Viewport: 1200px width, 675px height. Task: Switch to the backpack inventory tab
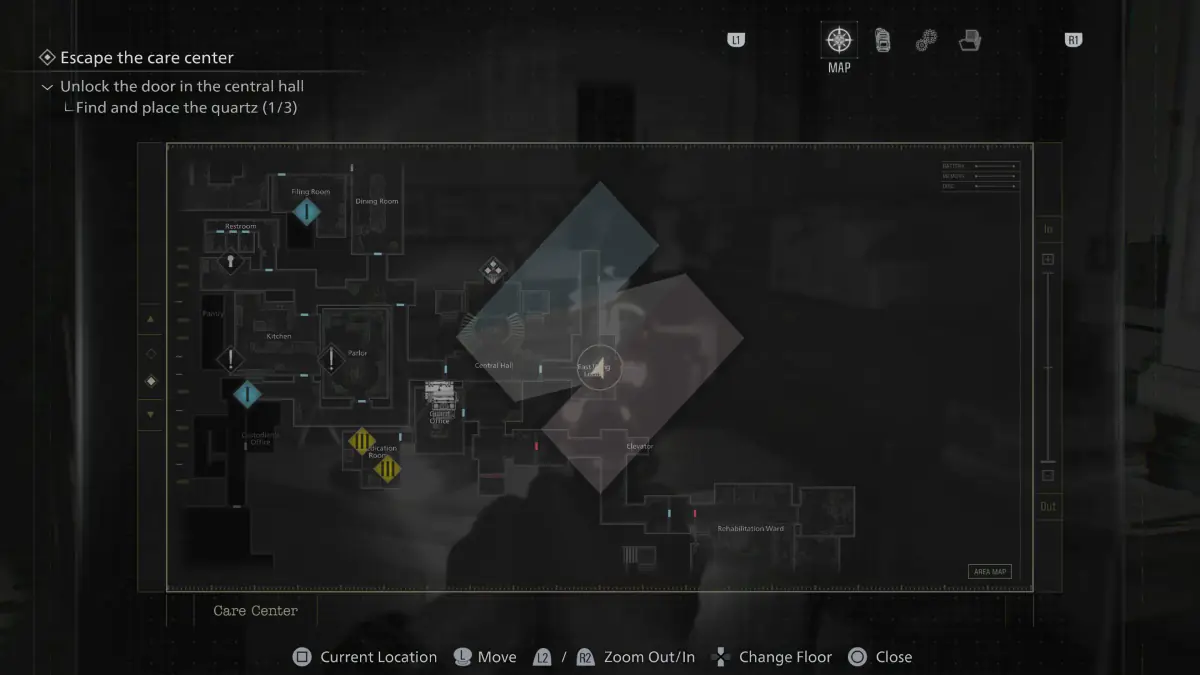(883, 41)
